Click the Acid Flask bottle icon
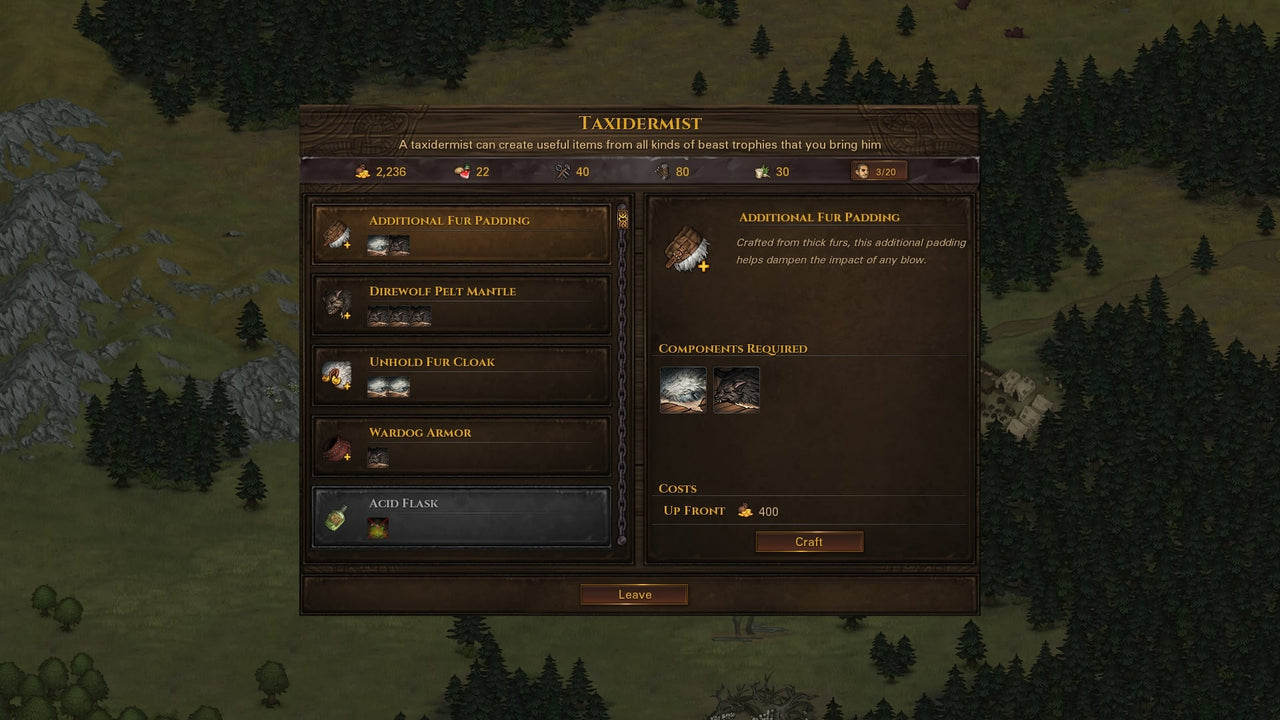Screen dimensions: 1280x720 tap(335, 519)
